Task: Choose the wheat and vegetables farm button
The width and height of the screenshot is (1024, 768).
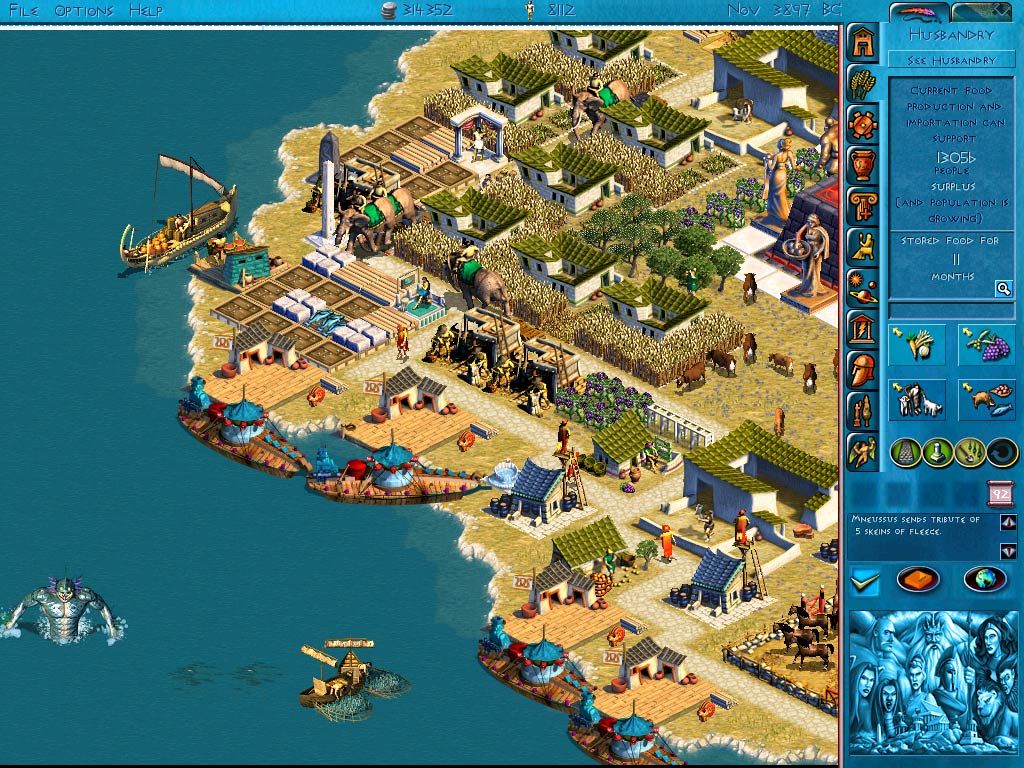Action: click(x=917, y=346)
